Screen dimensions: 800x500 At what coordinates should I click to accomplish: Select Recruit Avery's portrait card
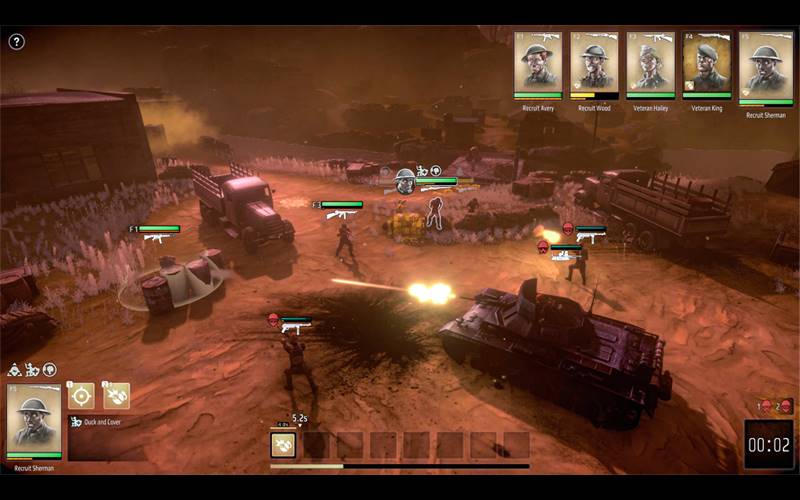click(x=538, y=65)
